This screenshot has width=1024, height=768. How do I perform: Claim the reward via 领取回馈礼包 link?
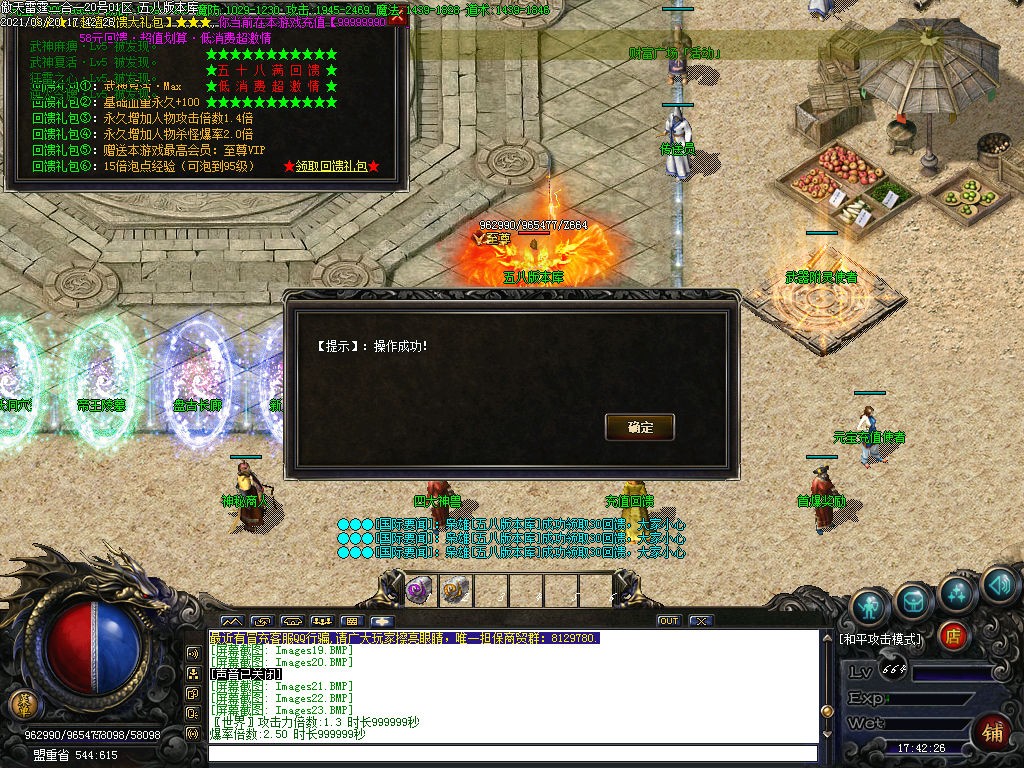(331, 166)
